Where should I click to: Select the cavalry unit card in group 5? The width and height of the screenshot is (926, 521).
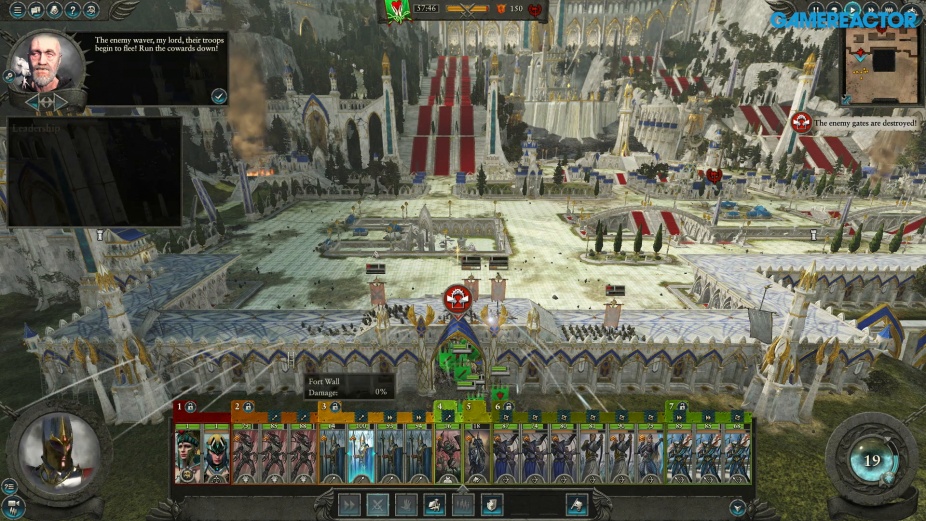click(x=476, y=454)
